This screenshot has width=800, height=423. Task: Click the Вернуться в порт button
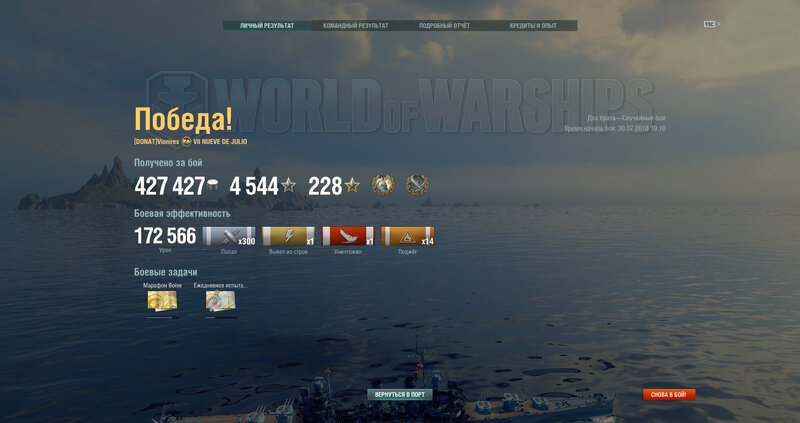click(399, 395)
